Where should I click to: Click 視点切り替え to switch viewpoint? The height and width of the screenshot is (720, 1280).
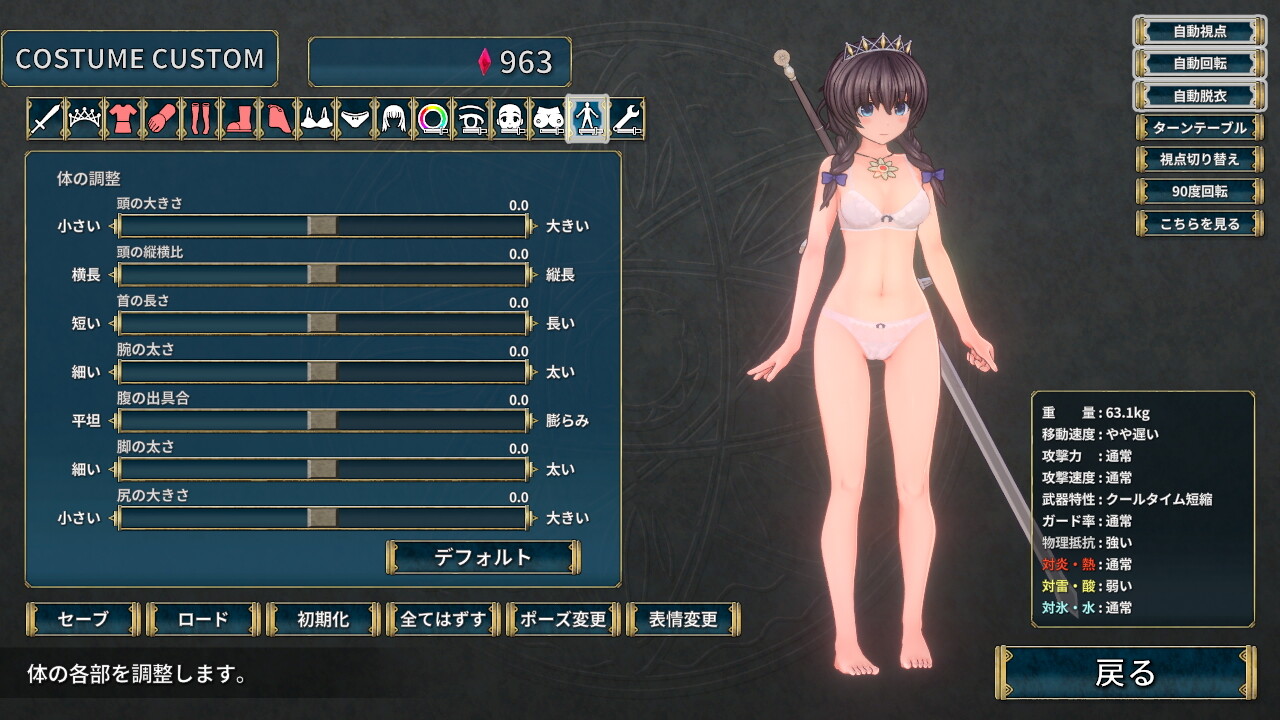click(1199, 159)
